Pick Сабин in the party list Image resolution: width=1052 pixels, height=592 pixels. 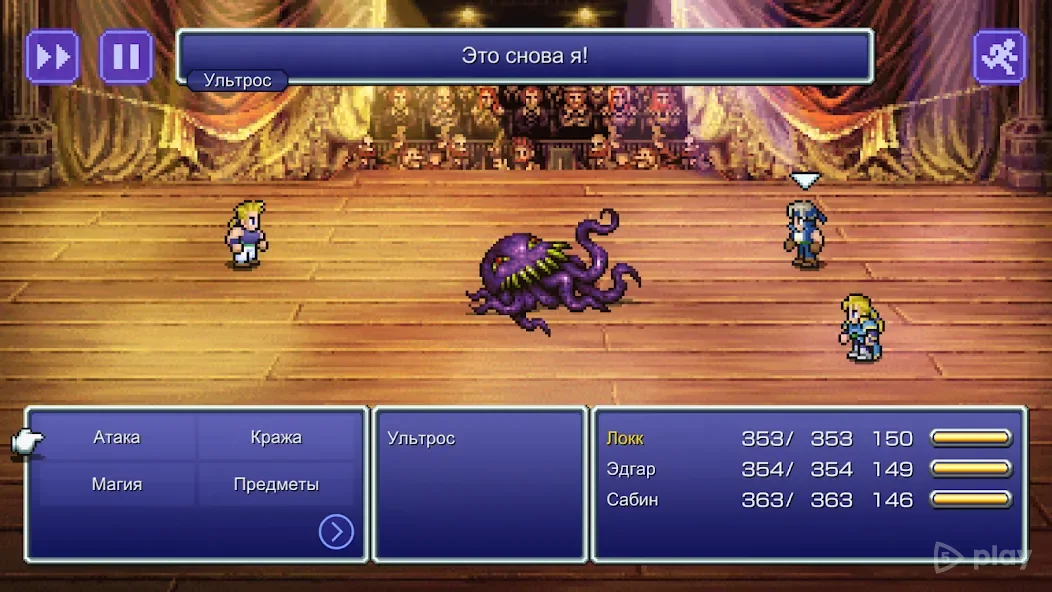click(632, 500)
